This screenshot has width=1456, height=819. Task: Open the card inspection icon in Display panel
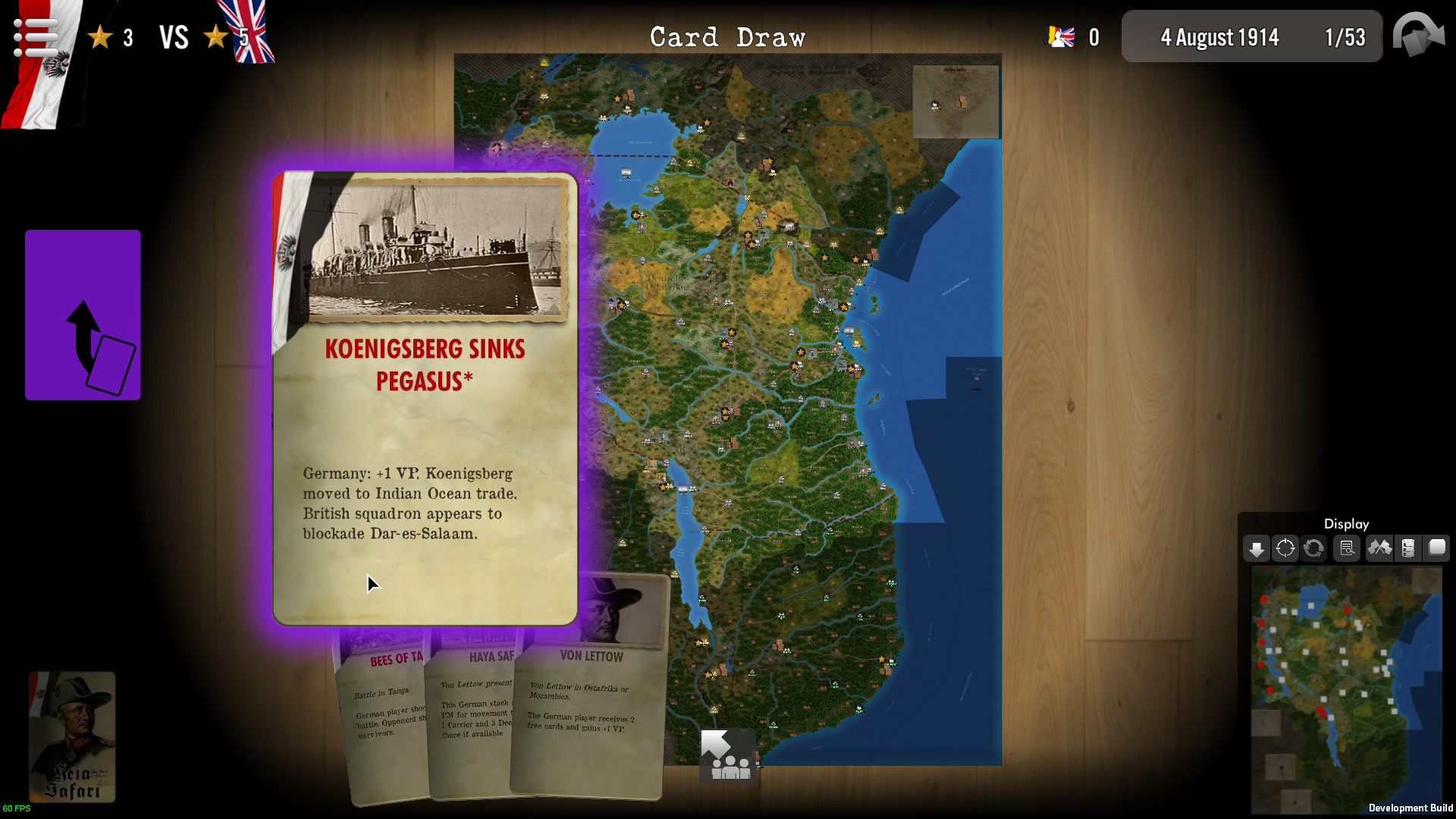pos(1348,548)
